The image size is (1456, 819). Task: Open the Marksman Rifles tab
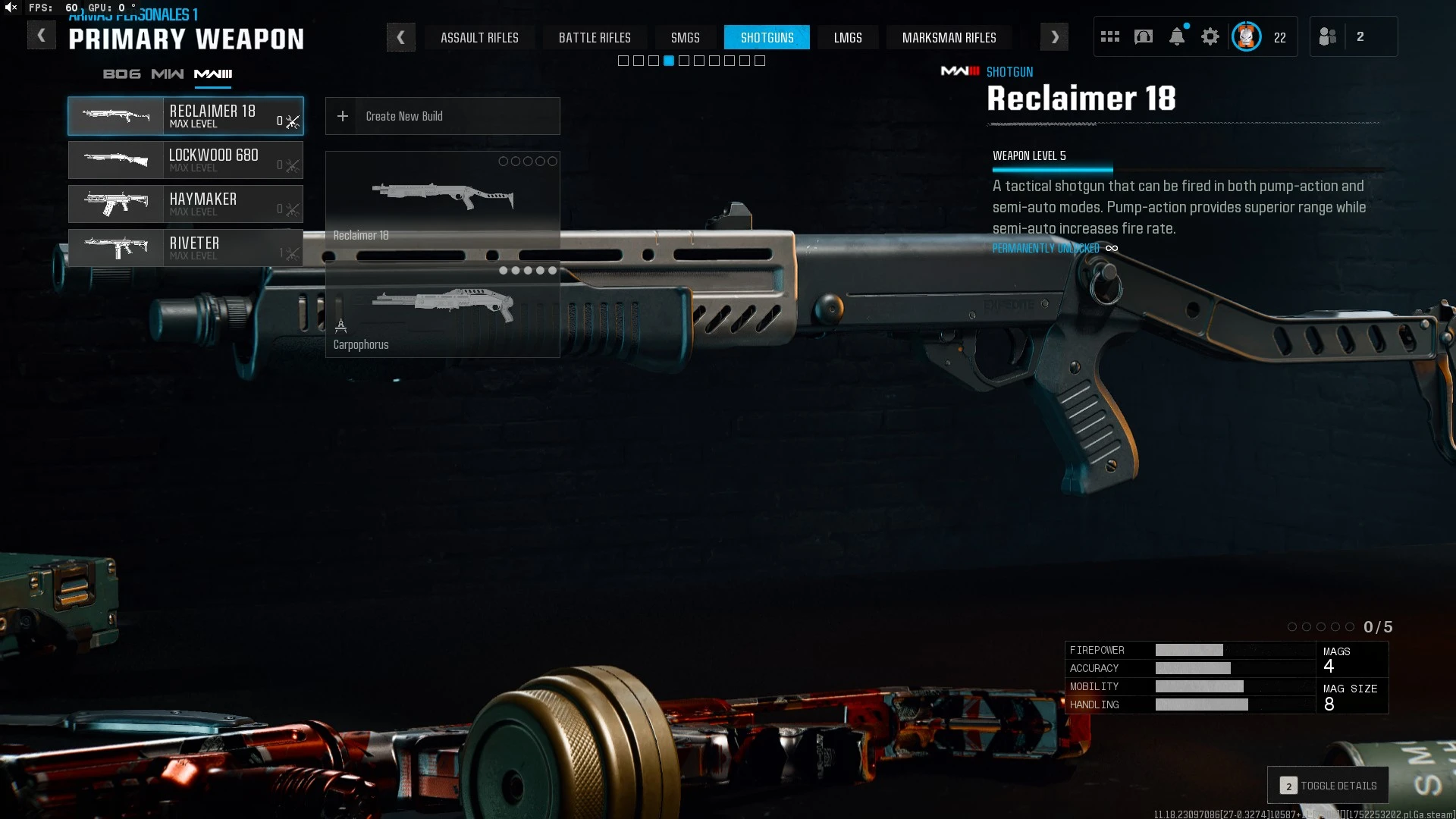pos(949,37)
